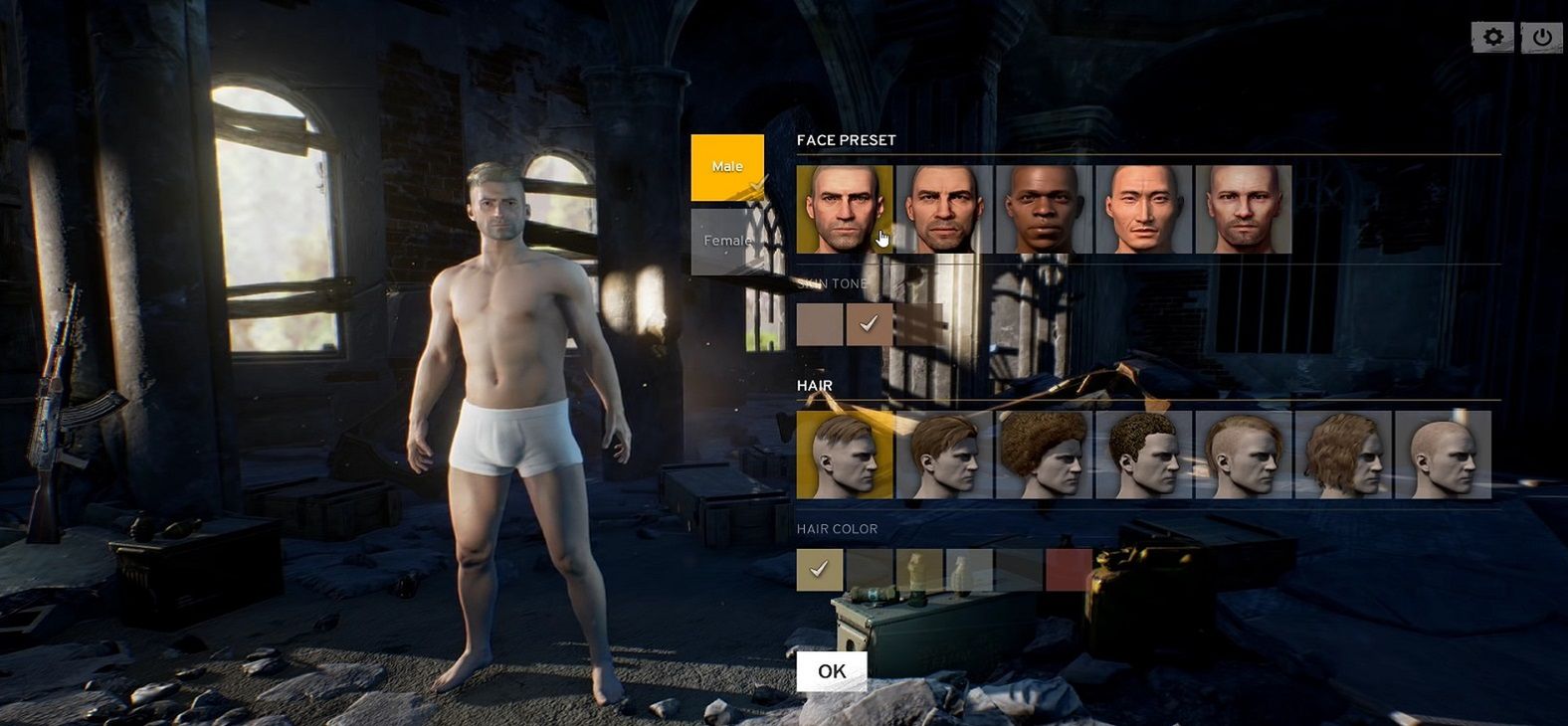Choose the checked medium skin tone swatch
This screenshot has width=1568, height=726.
(x=869, y=324)
